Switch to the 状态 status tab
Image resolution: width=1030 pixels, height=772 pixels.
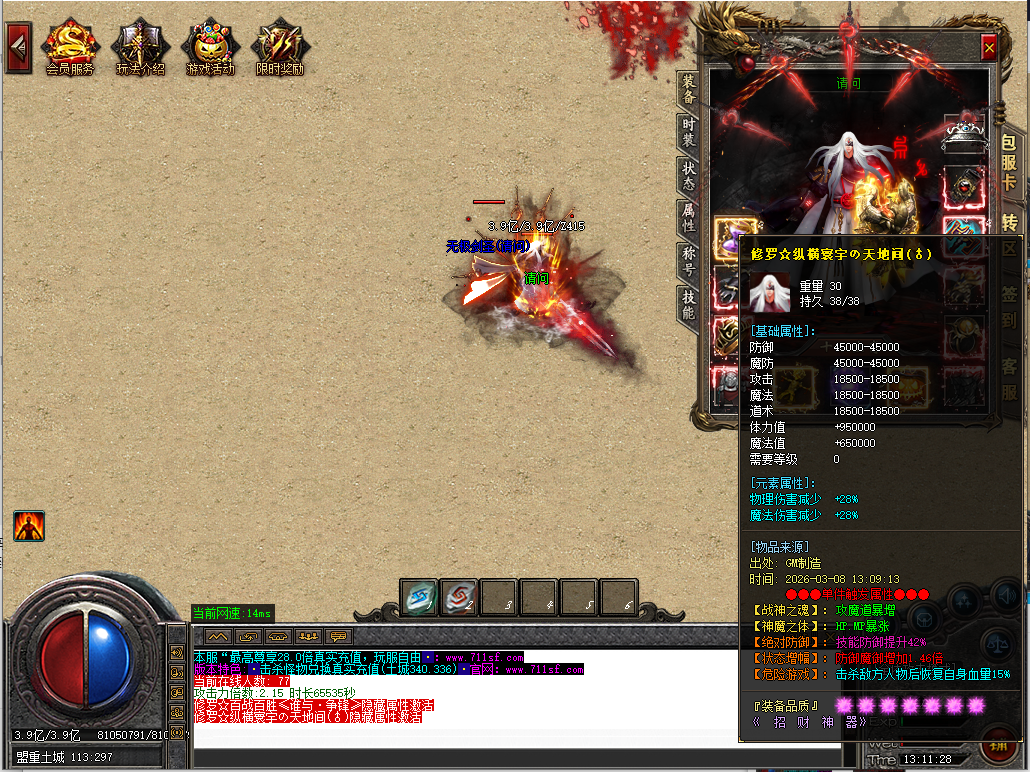[688, 177]
